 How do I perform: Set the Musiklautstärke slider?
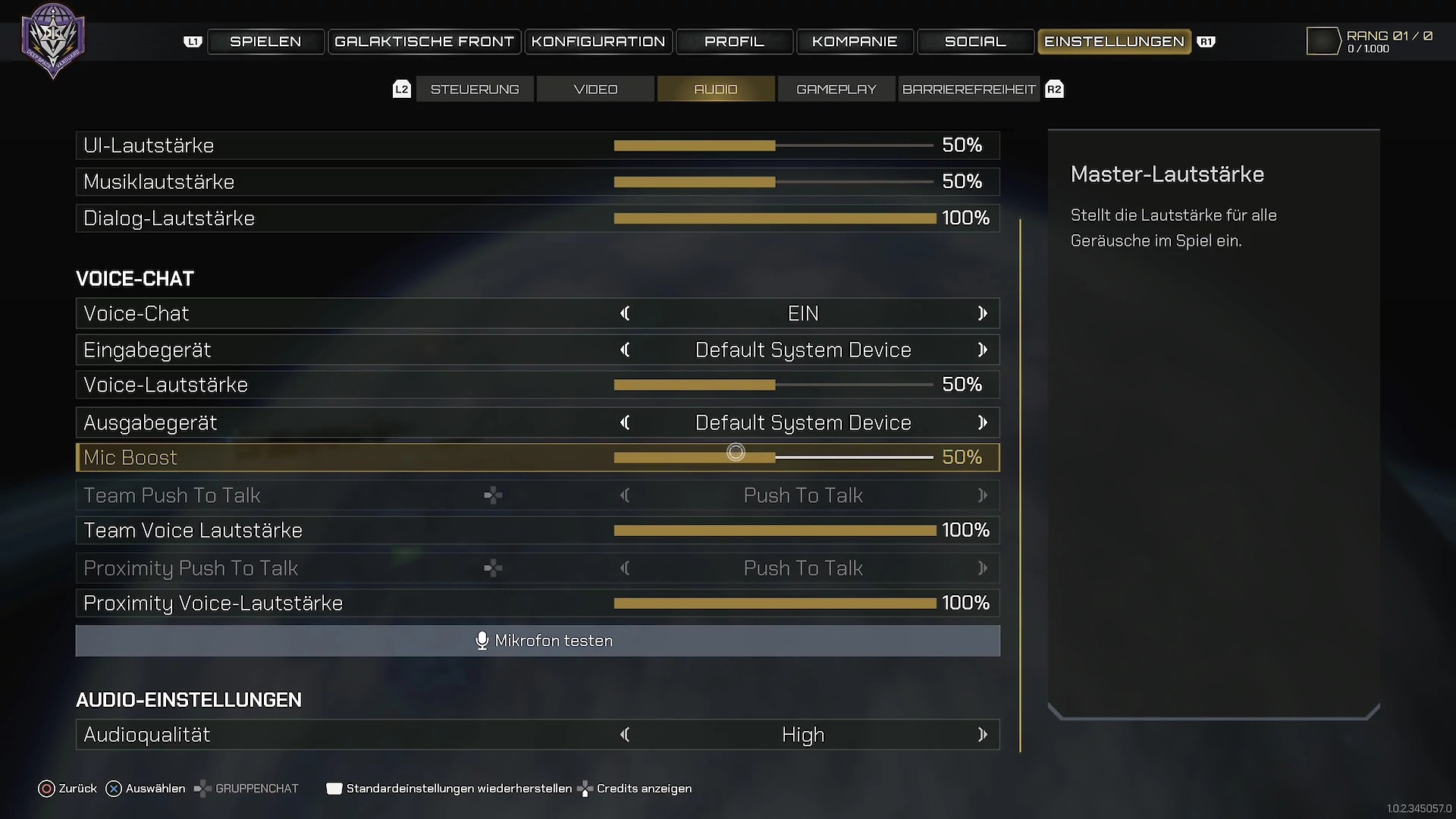click(773, 182)
